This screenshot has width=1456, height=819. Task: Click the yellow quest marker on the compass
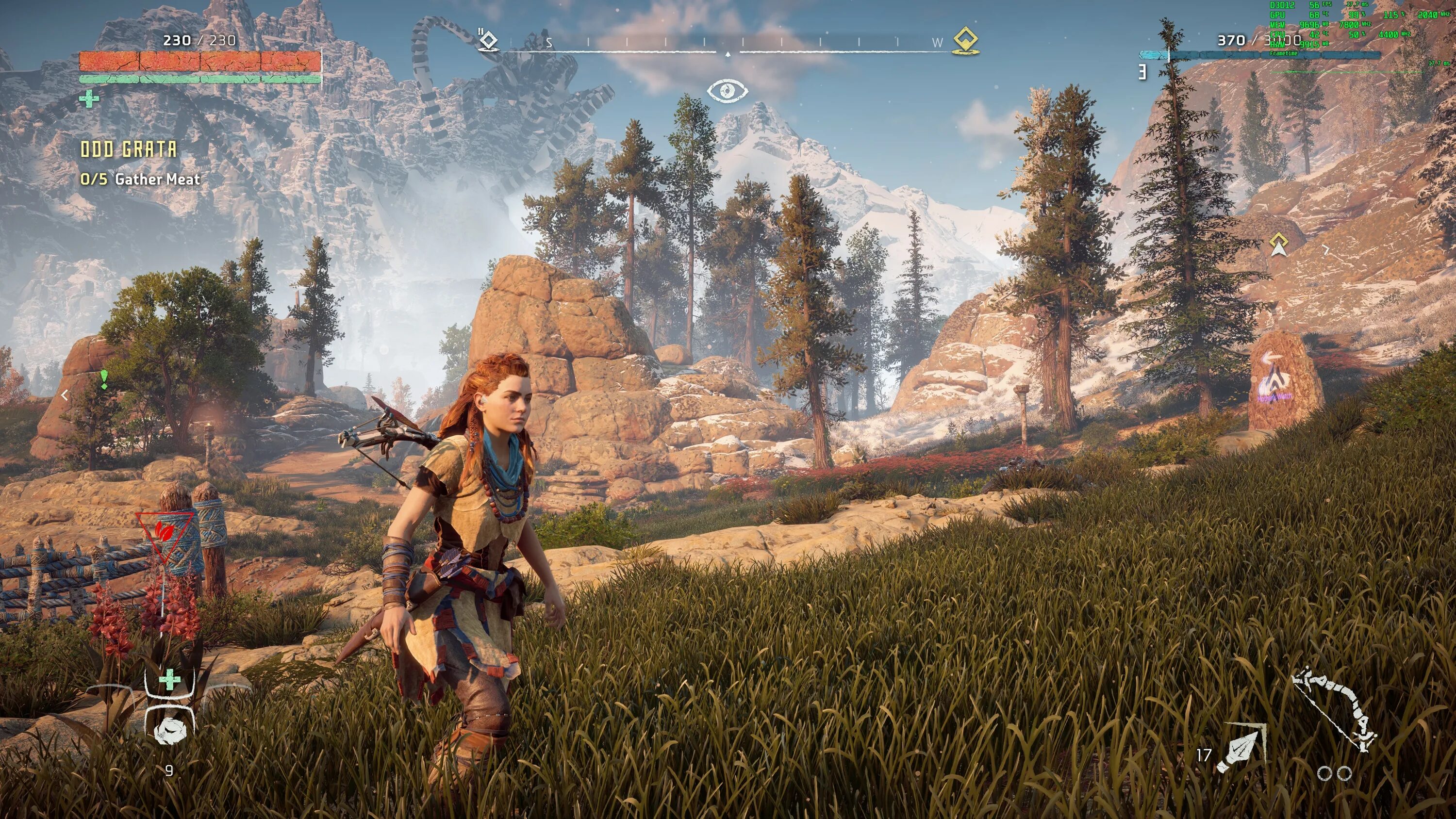(x=965, y=41)
